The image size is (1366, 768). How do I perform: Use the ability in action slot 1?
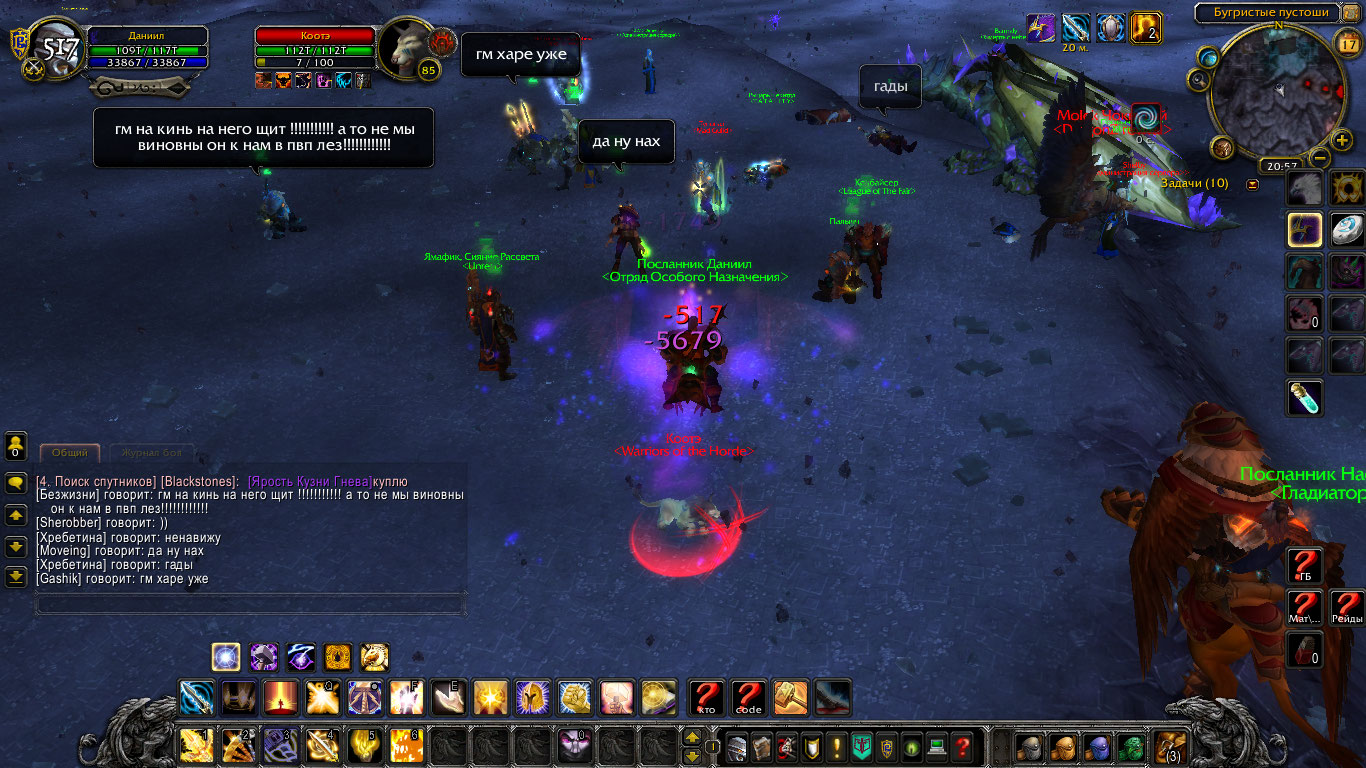click(x=196, y=746)
